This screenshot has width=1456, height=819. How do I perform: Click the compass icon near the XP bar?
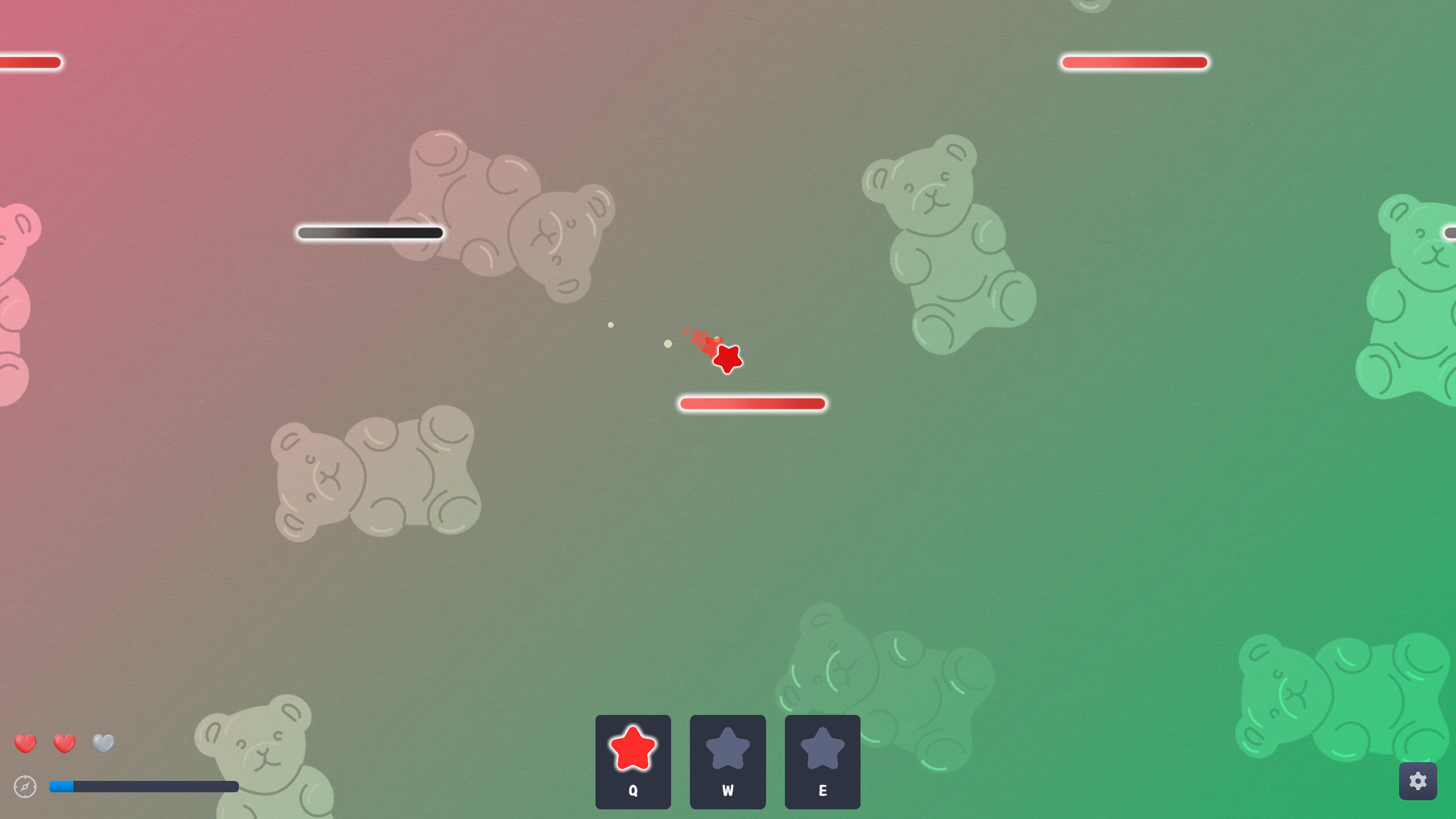(x=25, y=787)
